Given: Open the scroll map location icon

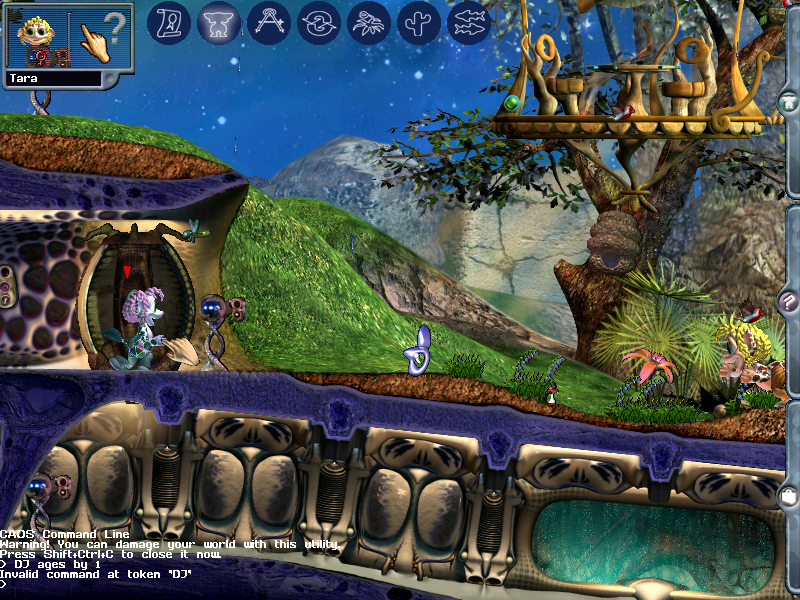Looking at the screenshot, I should point(169,22).
